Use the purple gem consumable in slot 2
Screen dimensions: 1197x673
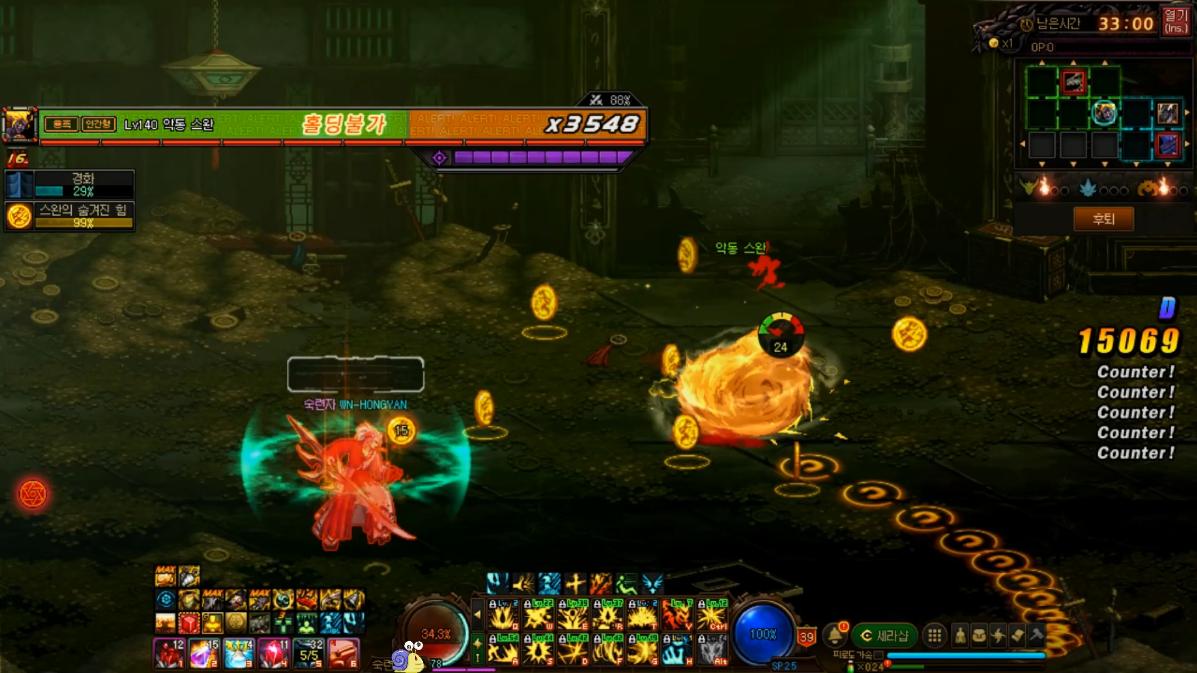tap(203, 654)
